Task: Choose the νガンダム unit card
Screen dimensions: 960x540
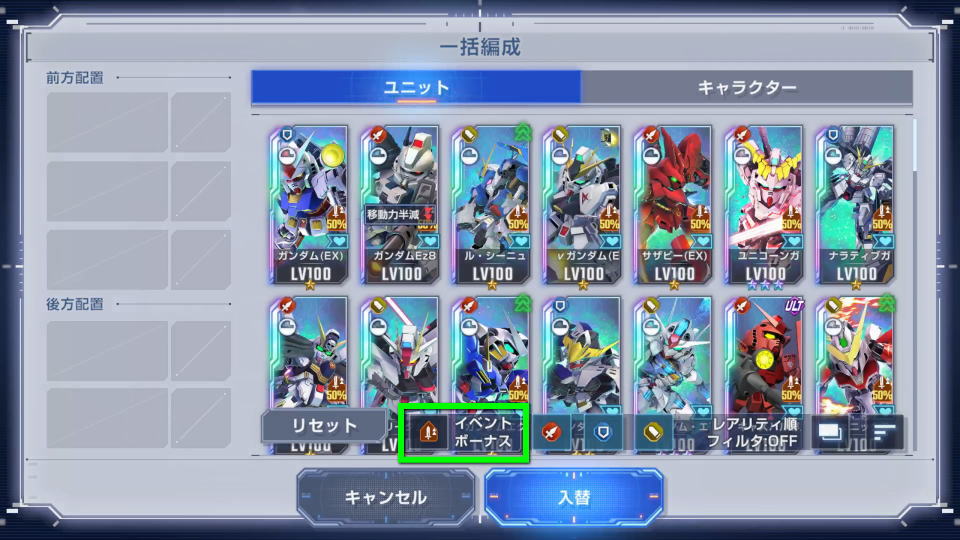Action: (582, 205)
